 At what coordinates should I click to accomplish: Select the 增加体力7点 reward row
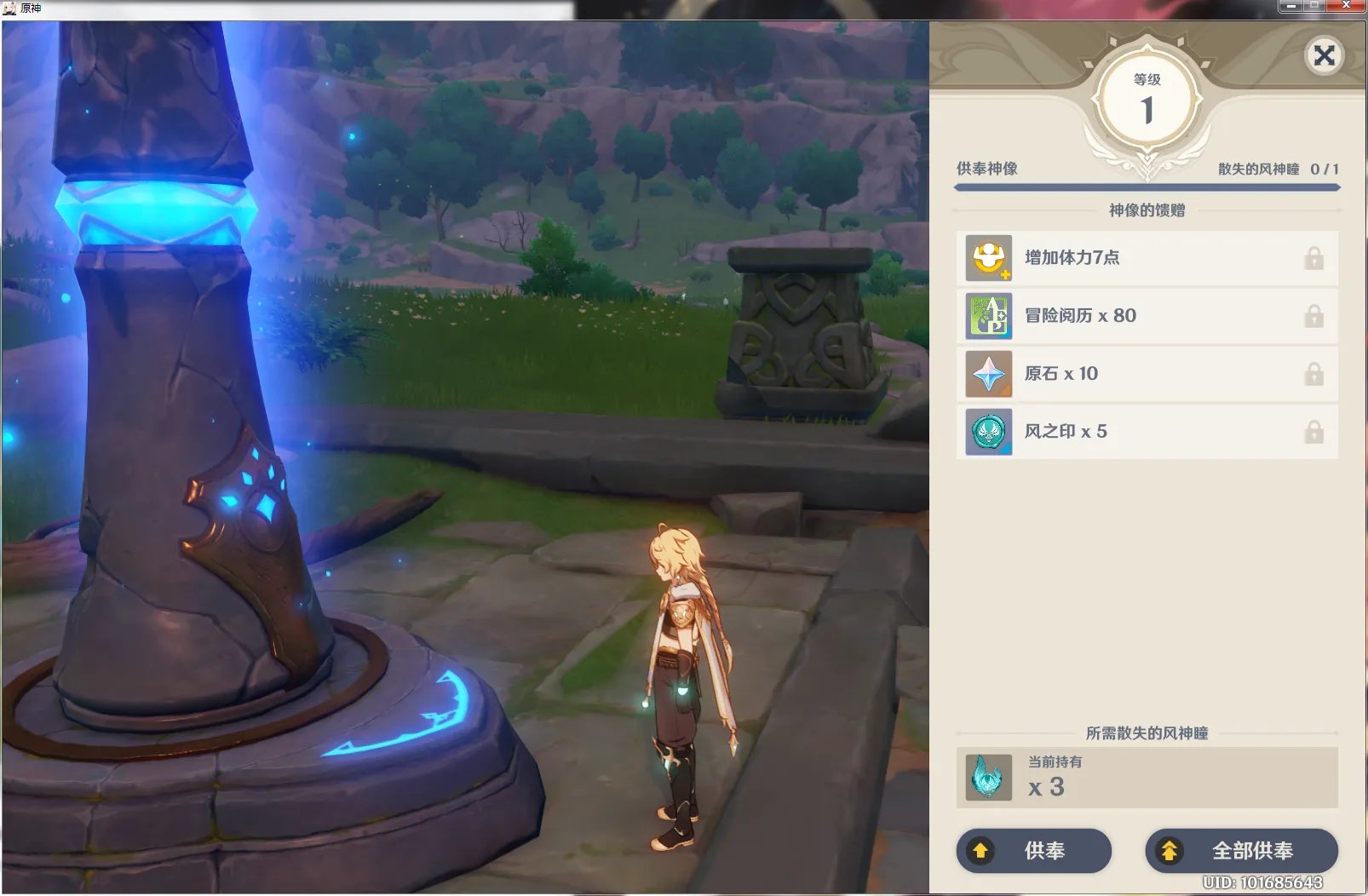1147,258
